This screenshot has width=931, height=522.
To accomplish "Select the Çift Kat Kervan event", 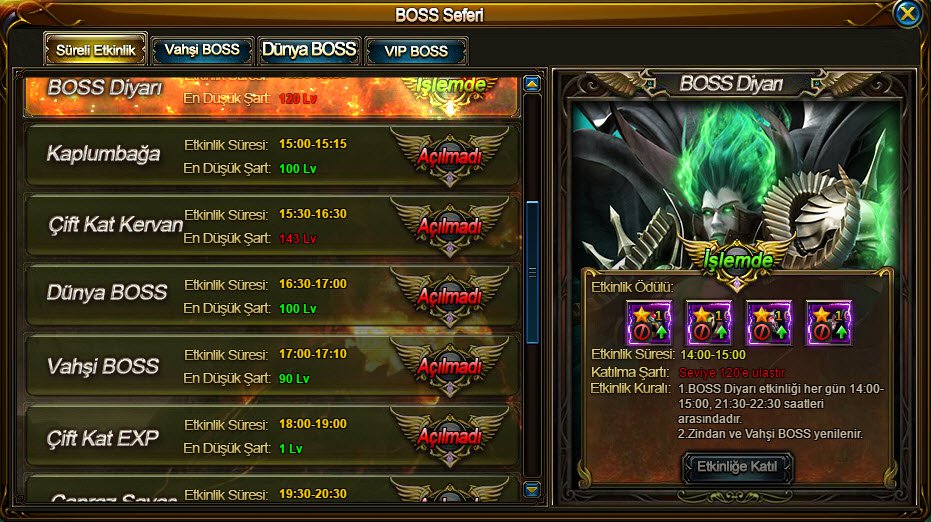I will 270,225.
